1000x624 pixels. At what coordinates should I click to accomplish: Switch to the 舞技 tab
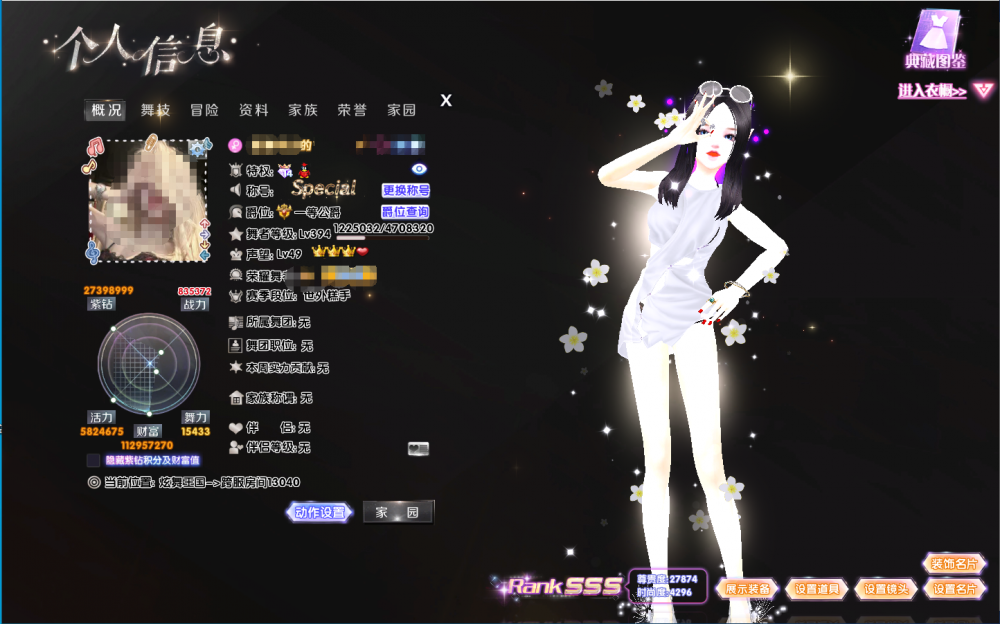155,110
